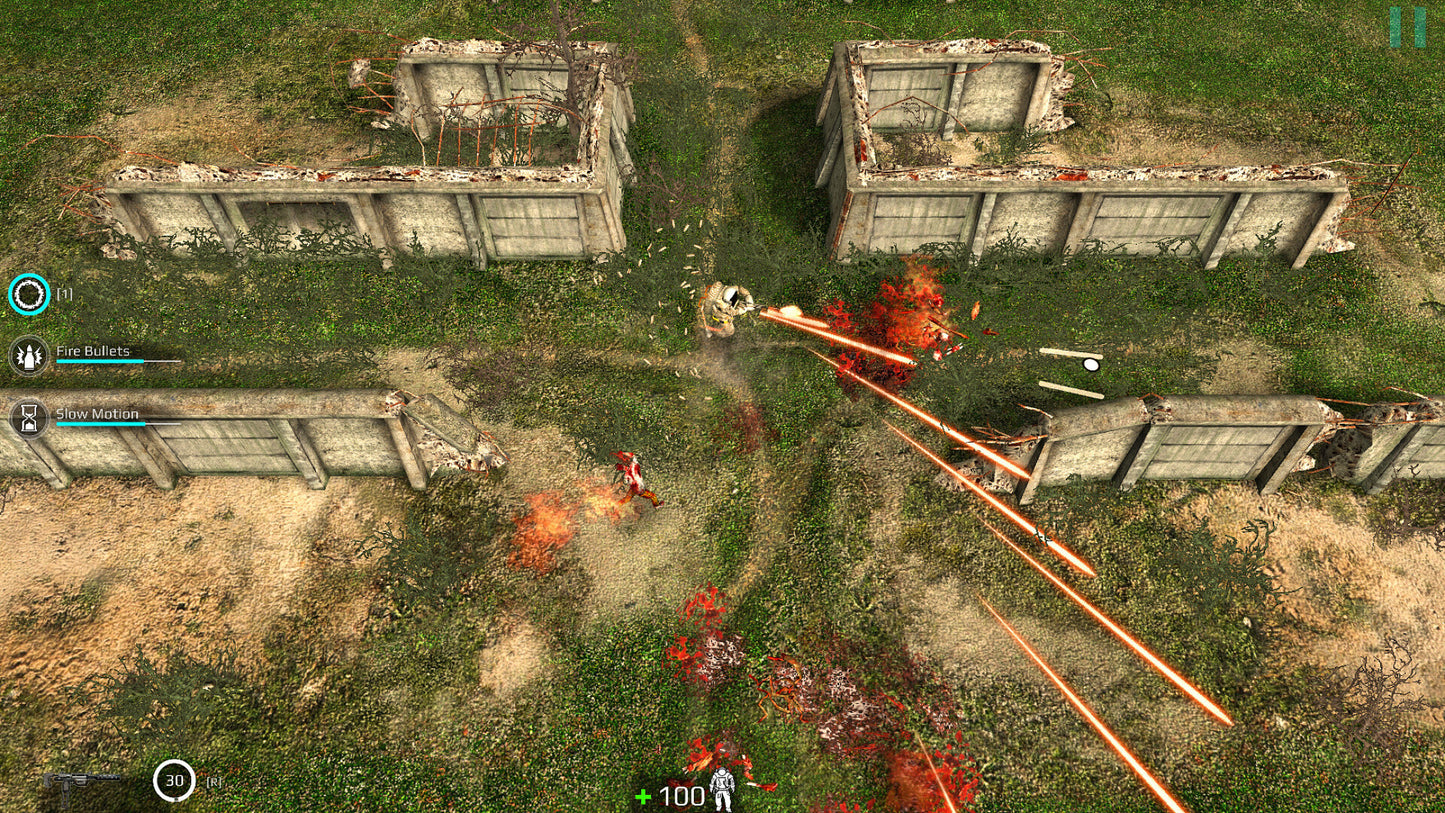Click the grenade ability icon labeled [1]
Image resolution: width=1445 pixels, height=813 pixels.
(29, 294)
